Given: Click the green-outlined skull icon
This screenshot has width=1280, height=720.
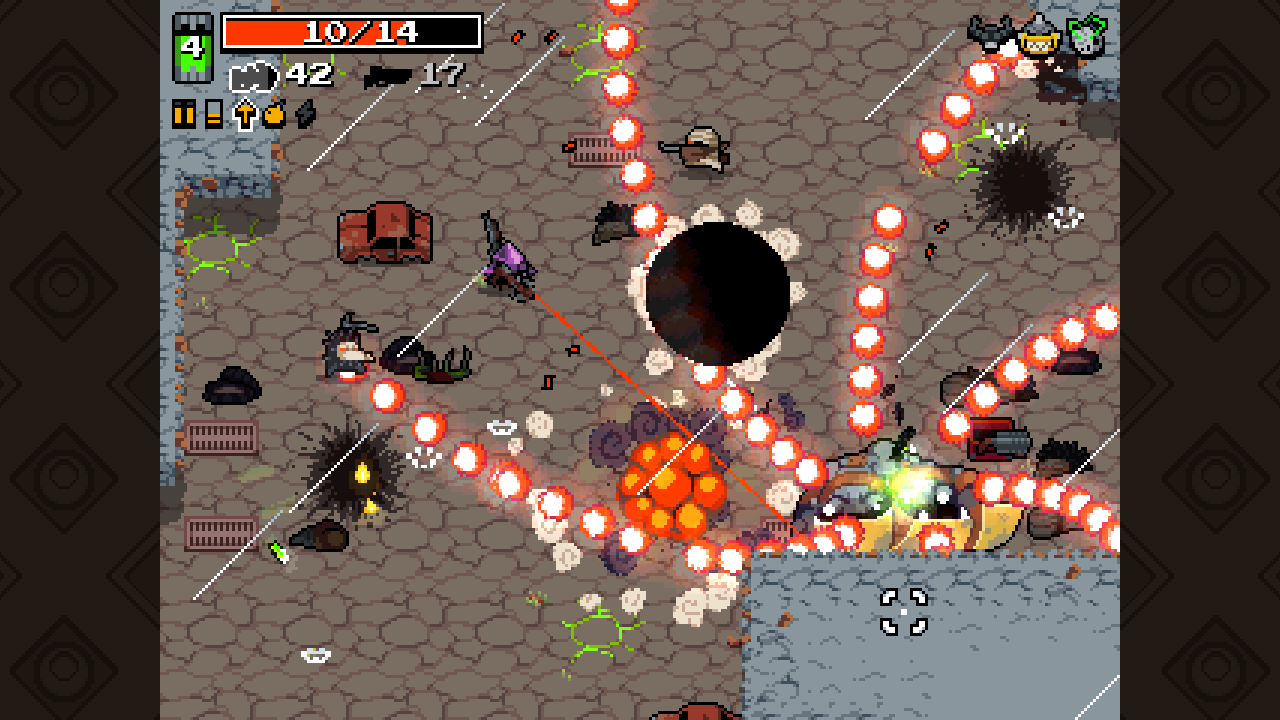Looking at the screenshot, I should tap(1087, 33).
